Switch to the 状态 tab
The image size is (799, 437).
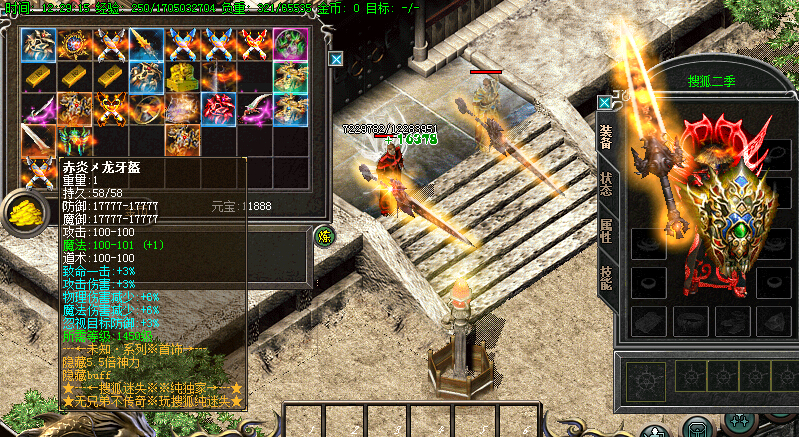606,186
